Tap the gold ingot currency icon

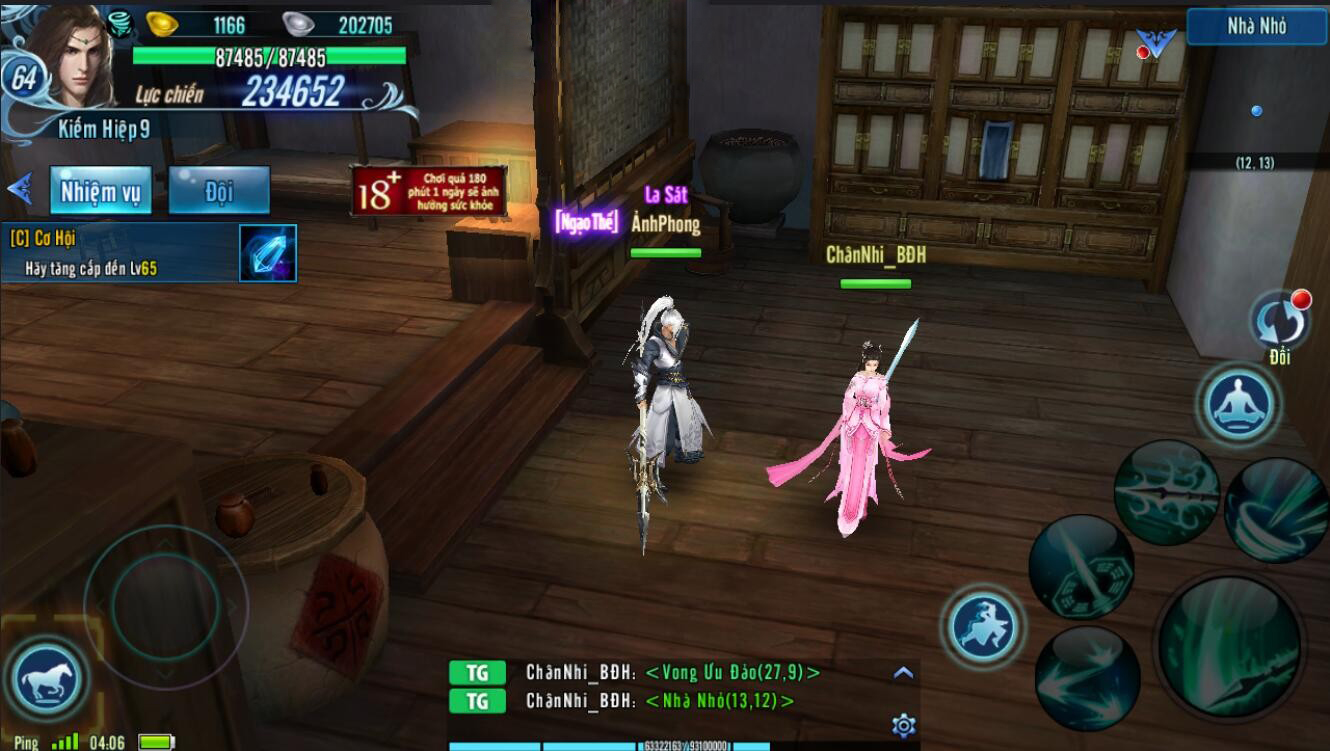coord(162,24)
